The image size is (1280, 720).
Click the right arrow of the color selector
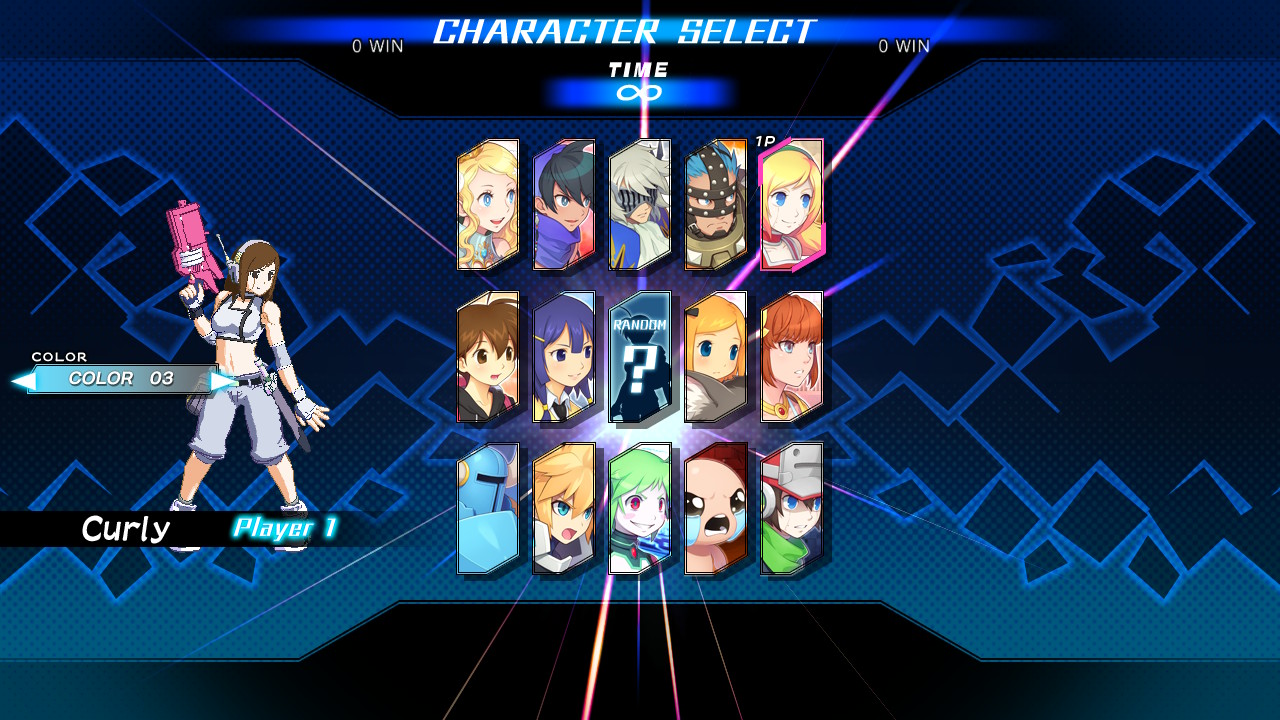tap(224, 381)
